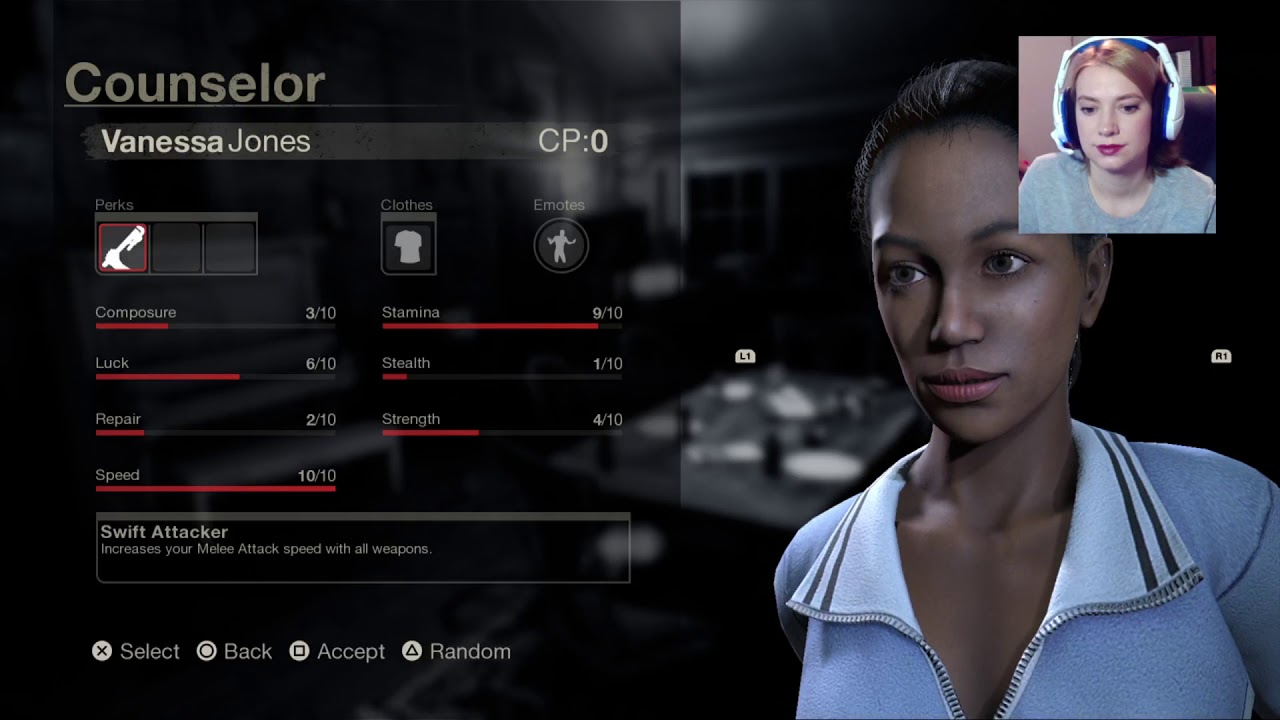Select the Swift Attacker perk slot
This screenshot has height=720, width=1280.
coord(123,247)
